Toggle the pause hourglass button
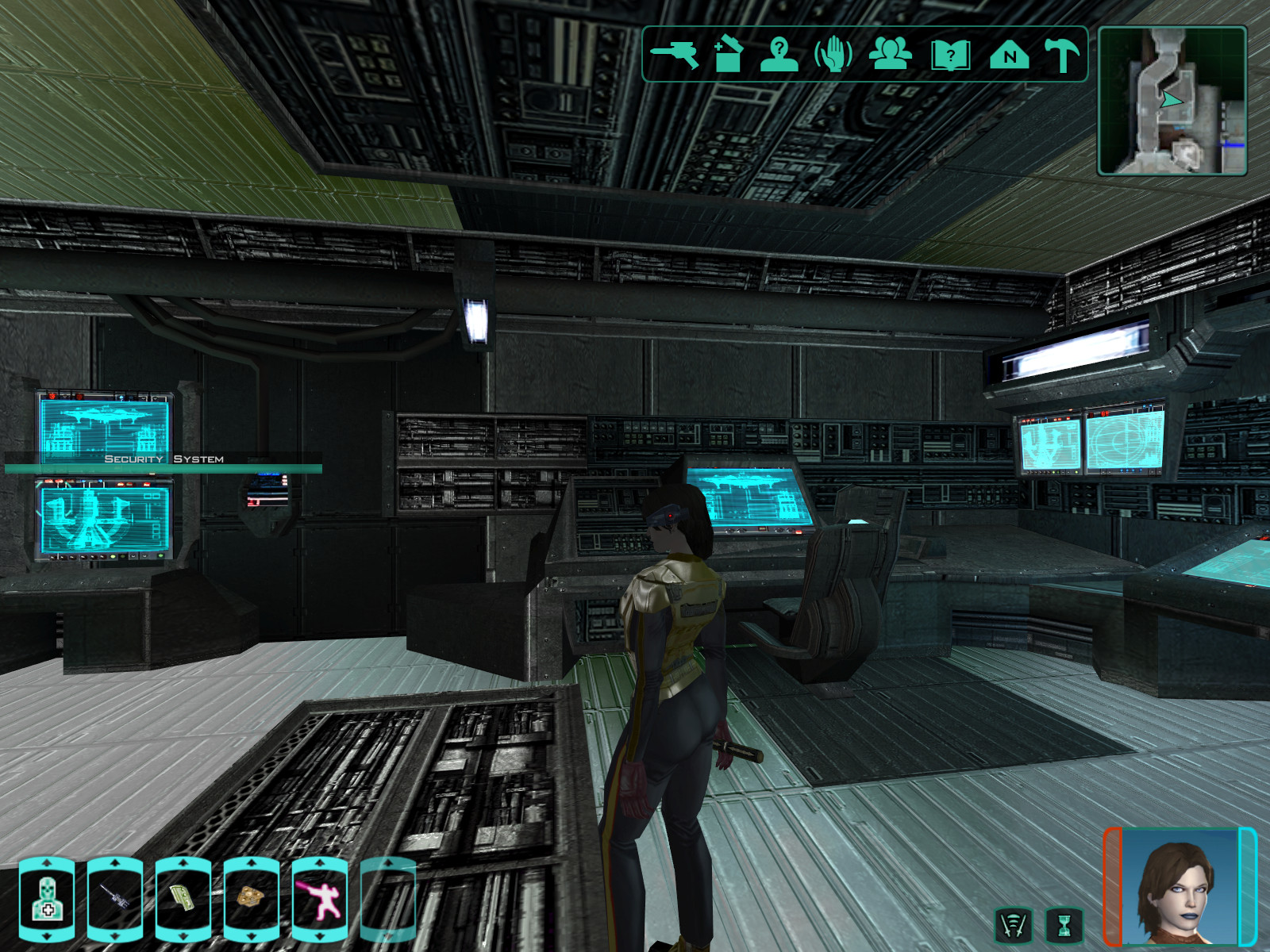 click(x=1064, y=925)
